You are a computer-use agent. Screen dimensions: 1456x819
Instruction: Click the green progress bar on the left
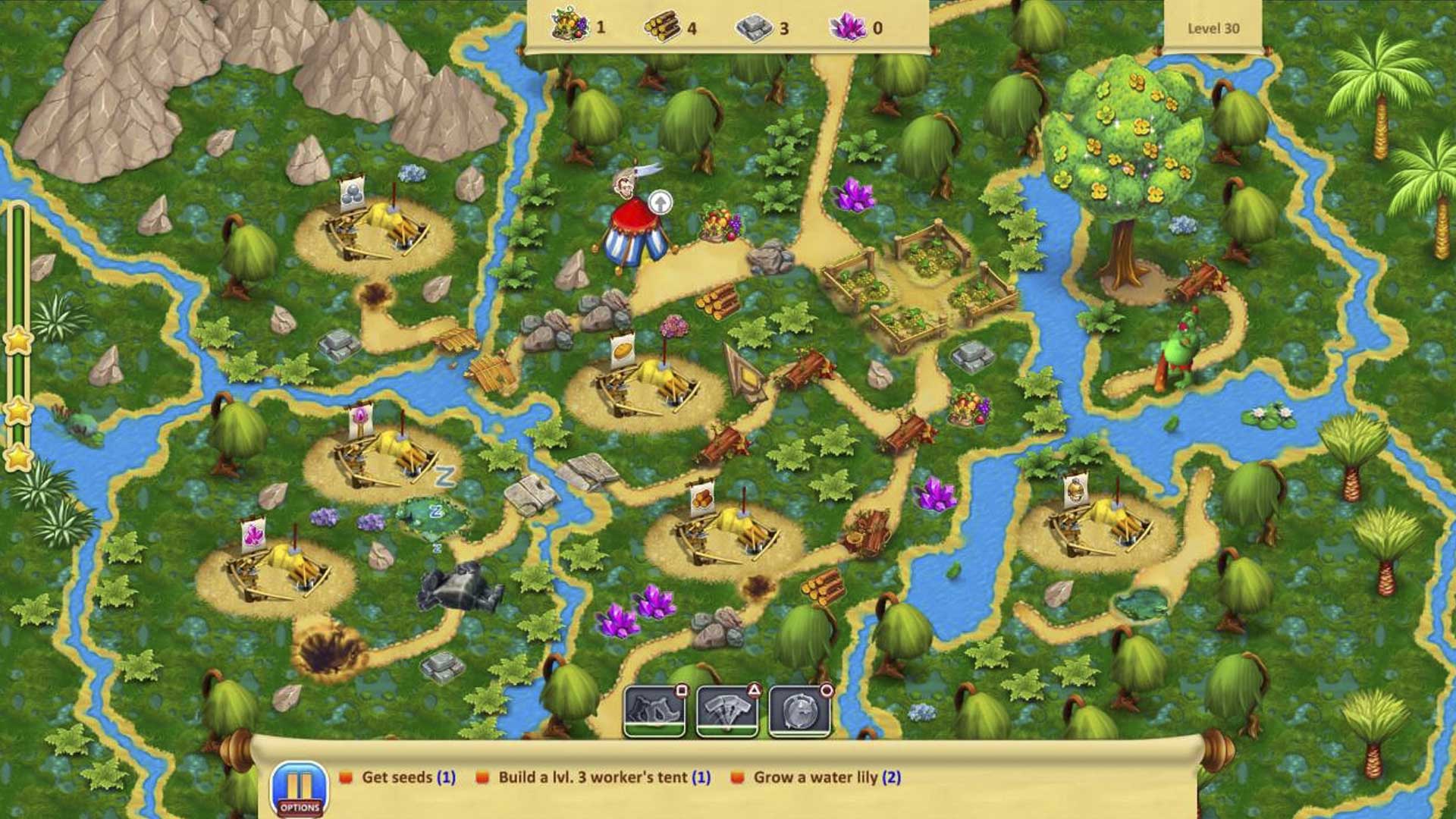17,265
